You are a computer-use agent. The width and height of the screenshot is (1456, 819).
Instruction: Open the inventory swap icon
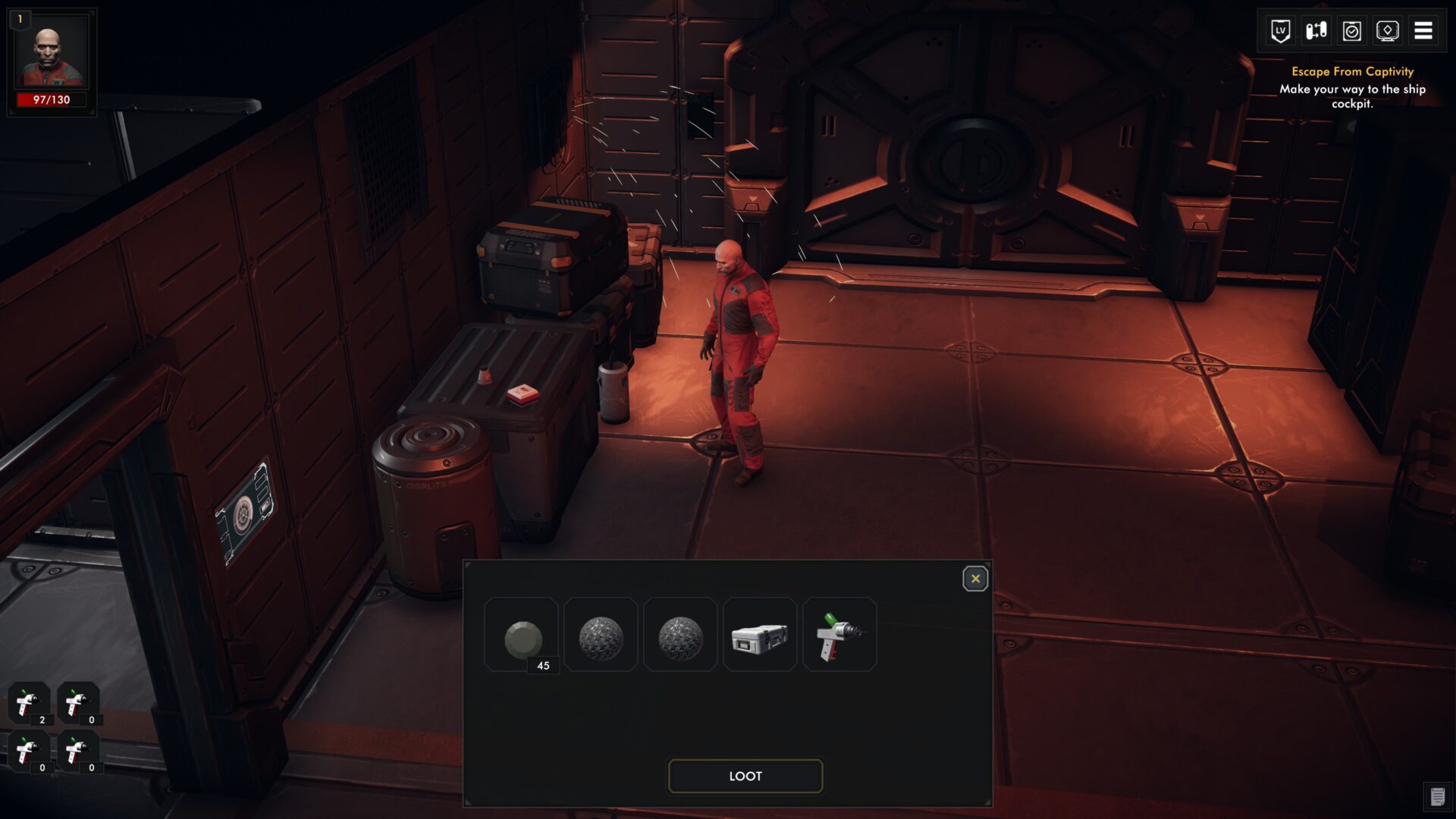click(1316, 31)
